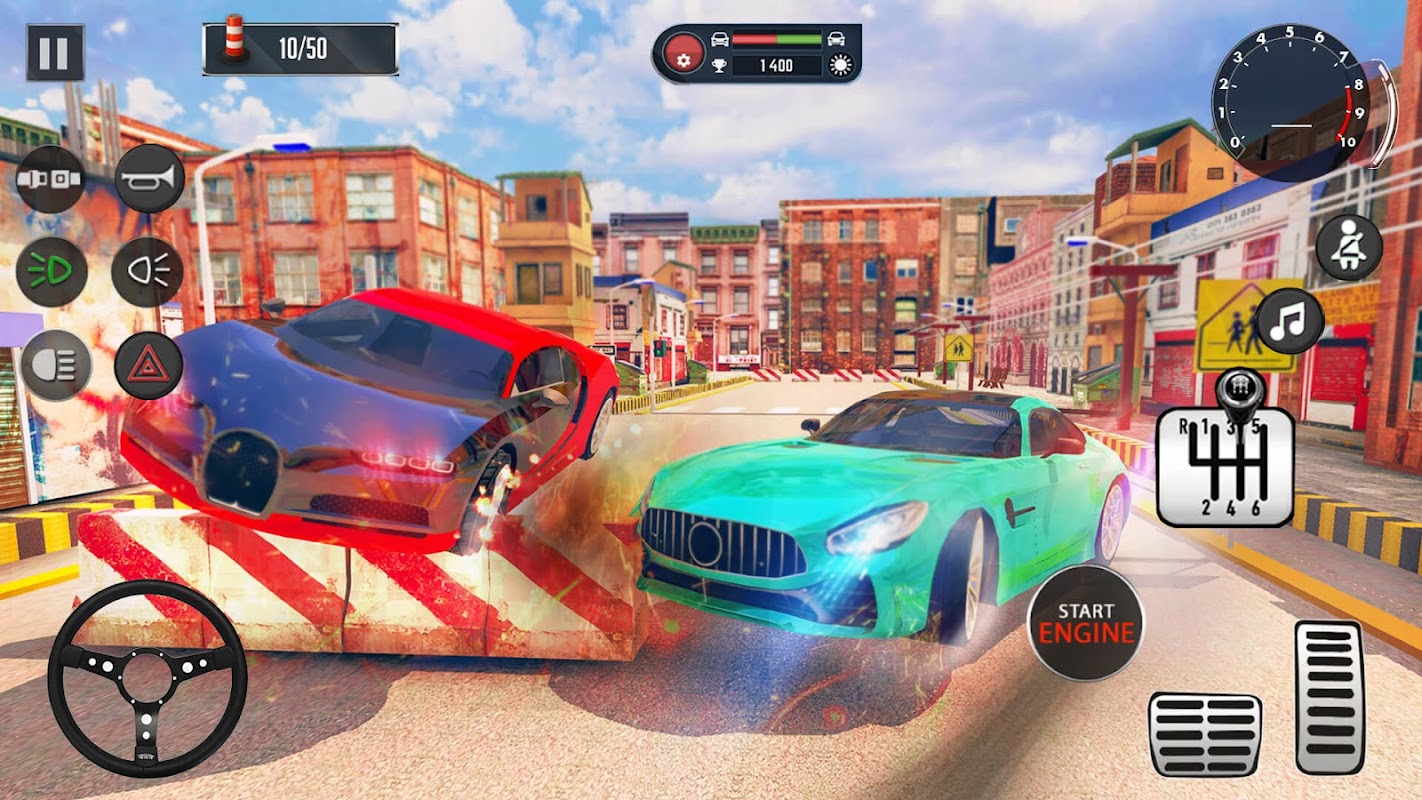Honk the horn
Viewport: 1422px width, 800px height.
150,179
